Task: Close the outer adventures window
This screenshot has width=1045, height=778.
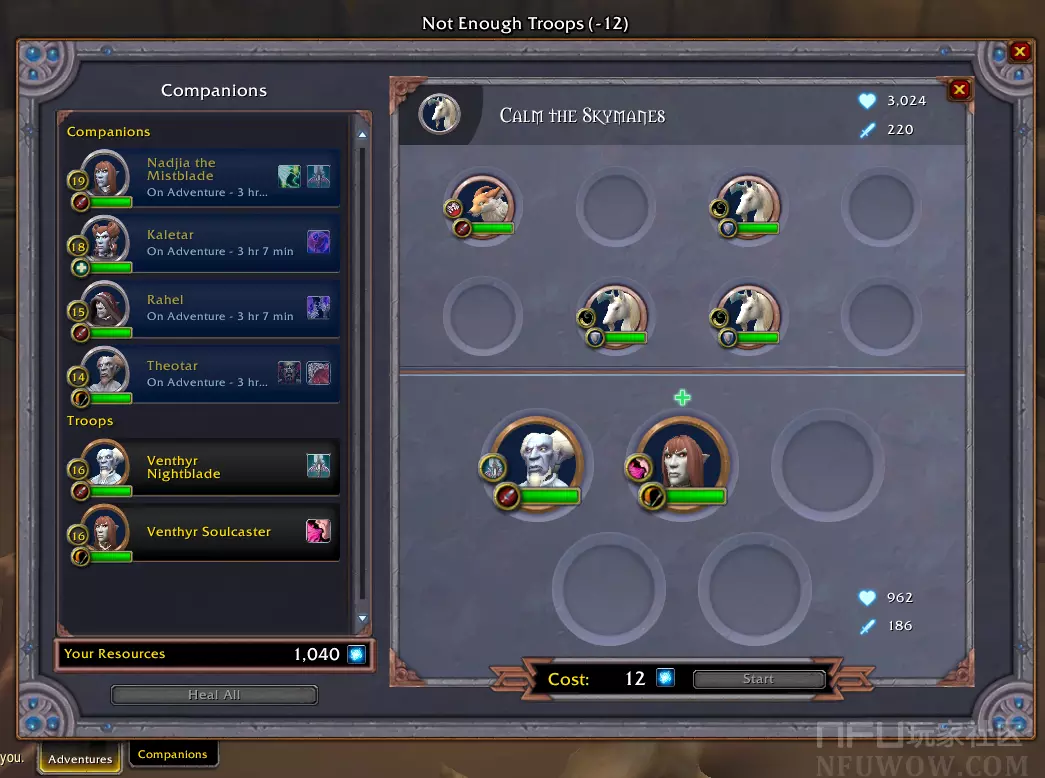Action: 1019,52
